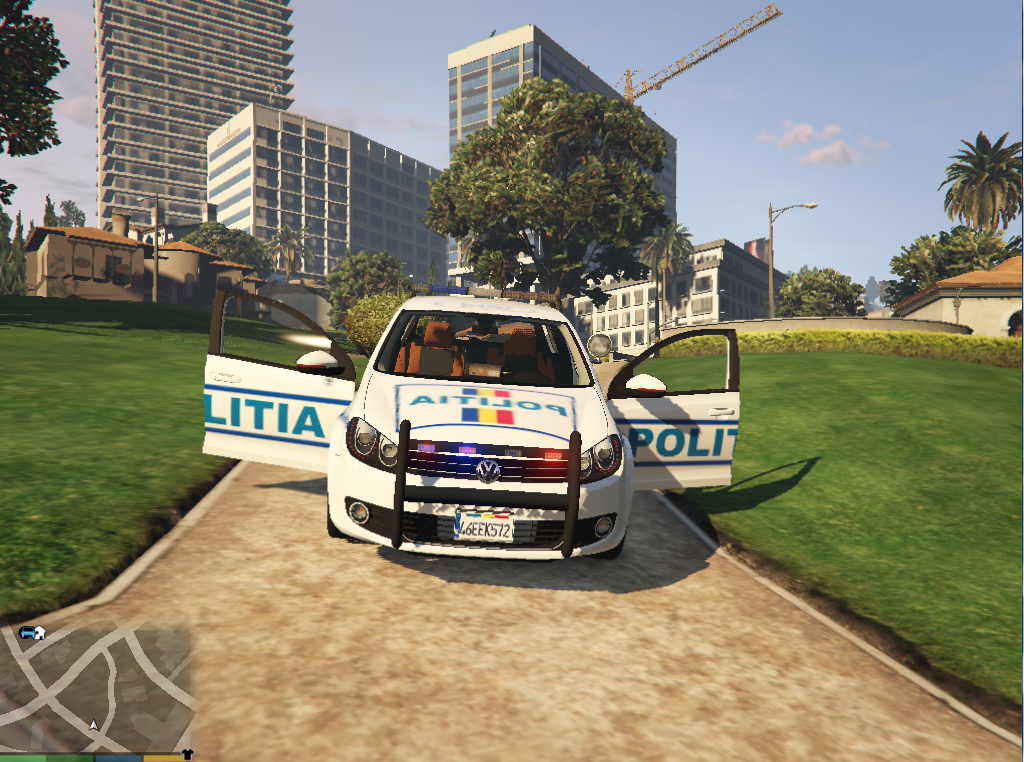Viewport: 1024px width, 762px height.
Task: Select the white house blip on minimap
Action: pos(39,631)
